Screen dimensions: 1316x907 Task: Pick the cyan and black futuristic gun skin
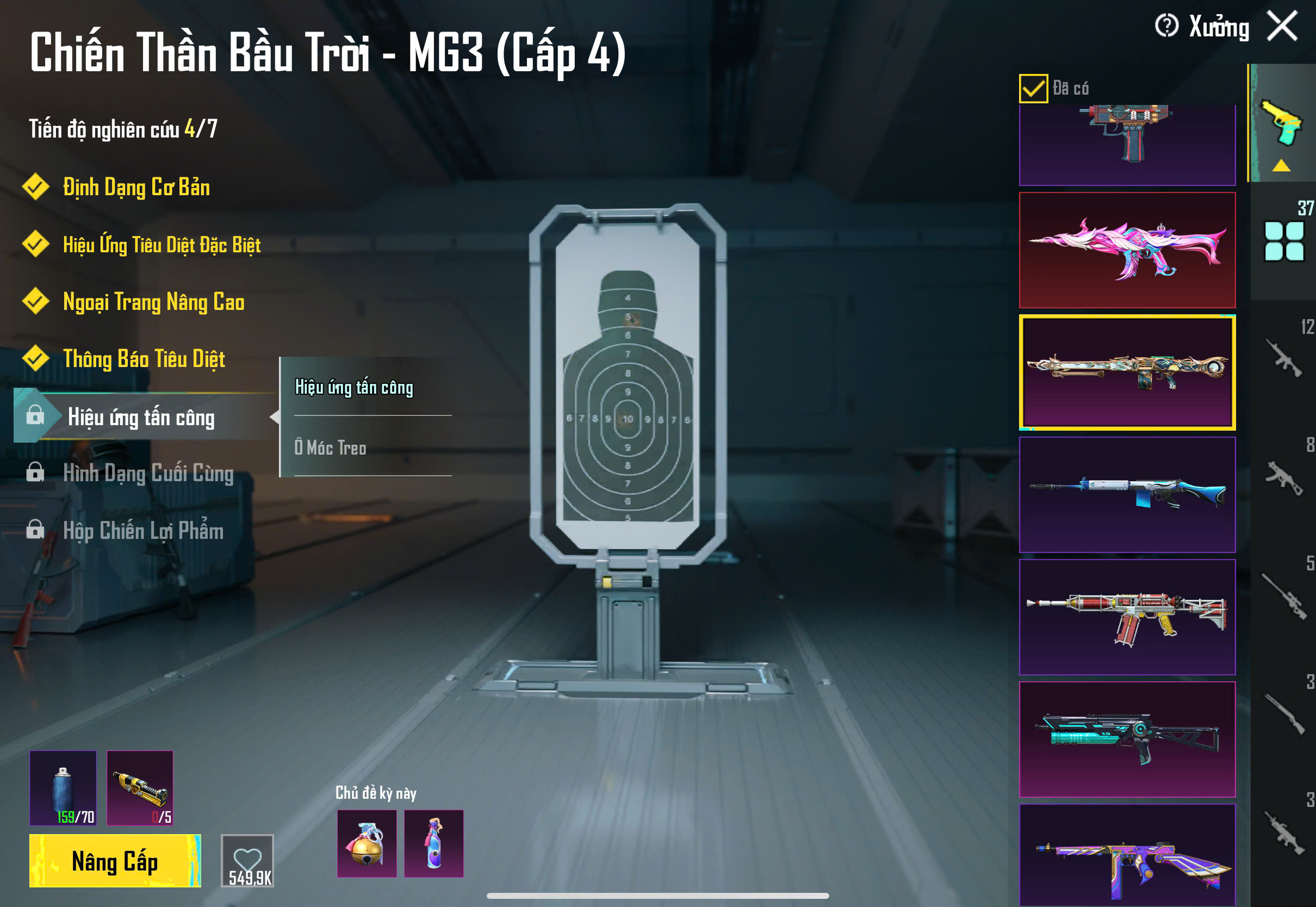[1127, 740]
